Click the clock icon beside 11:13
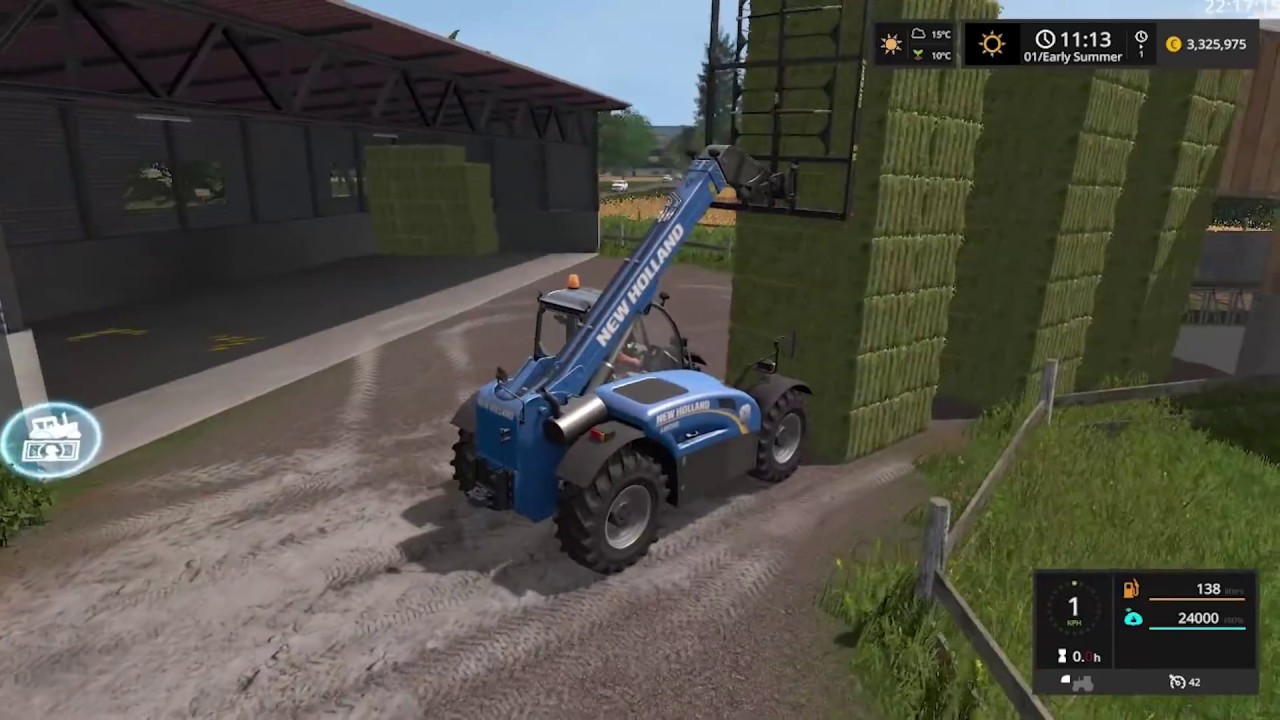1280x720 pixels. tap(1045, 39)
